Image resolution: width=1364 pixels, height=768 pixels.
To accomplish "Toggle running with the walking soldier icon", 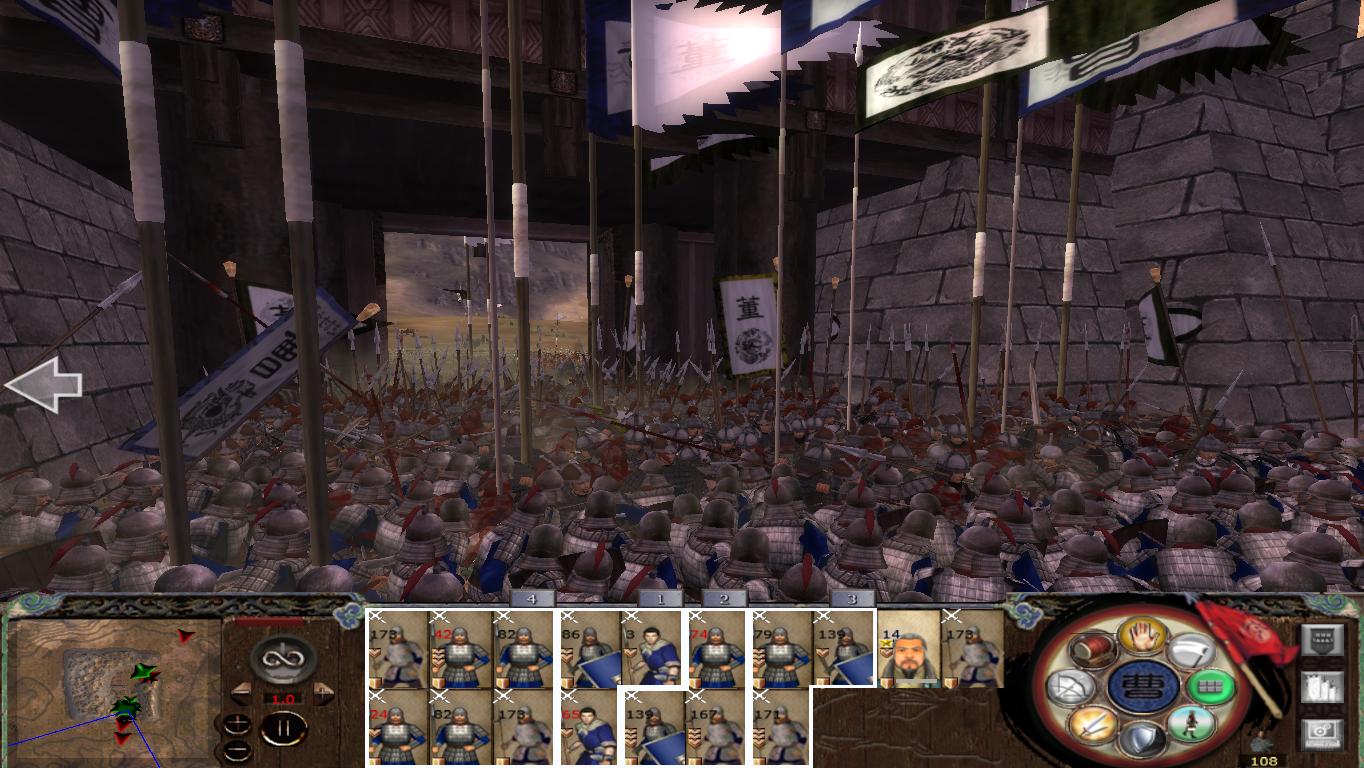I will pos(1192,724).
